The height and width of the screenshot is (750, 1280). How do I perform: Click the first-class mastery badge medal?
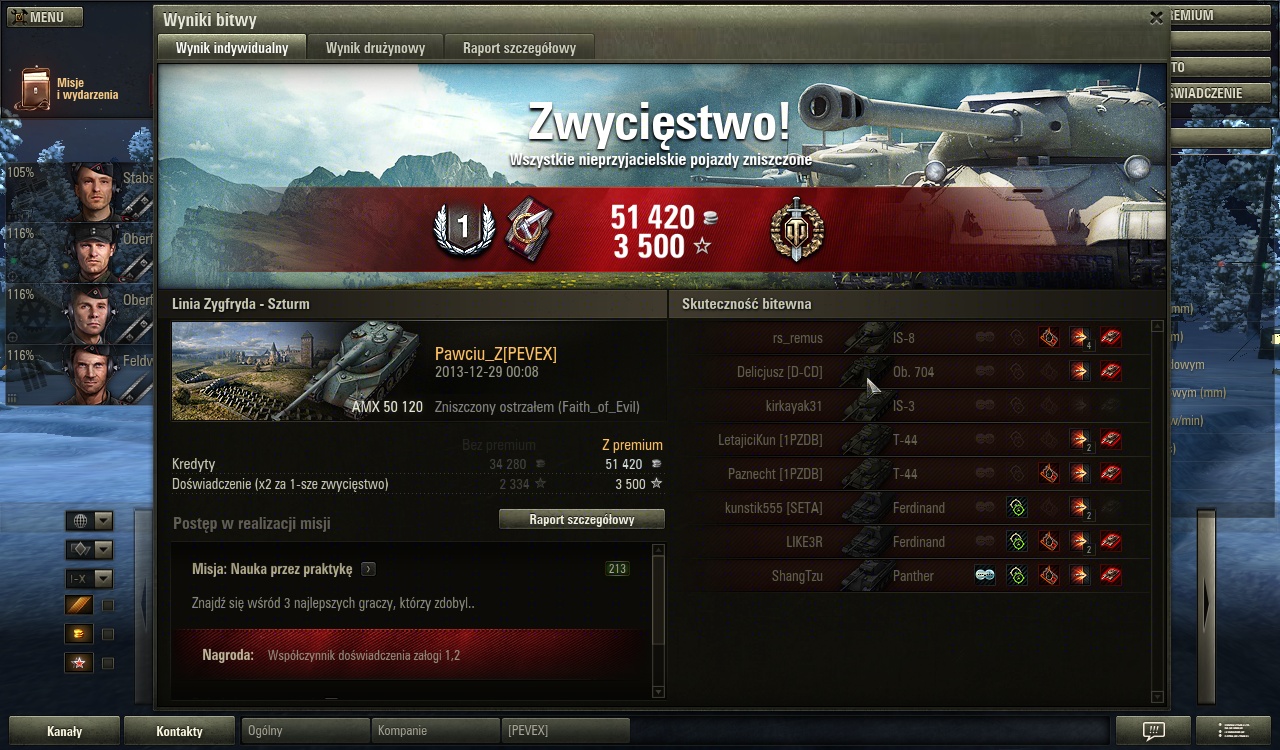point(463,229)
